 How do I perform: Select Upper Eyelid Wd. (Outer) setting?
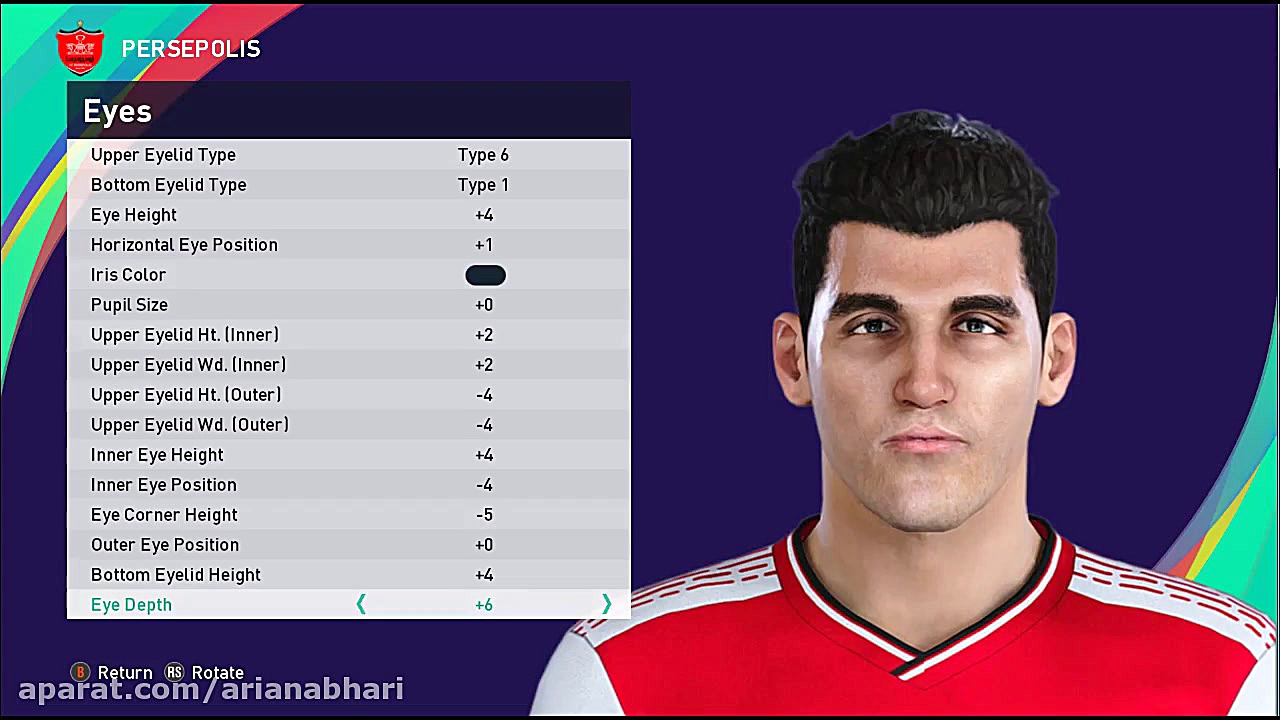pyautogui.click(x=300, y=425)
